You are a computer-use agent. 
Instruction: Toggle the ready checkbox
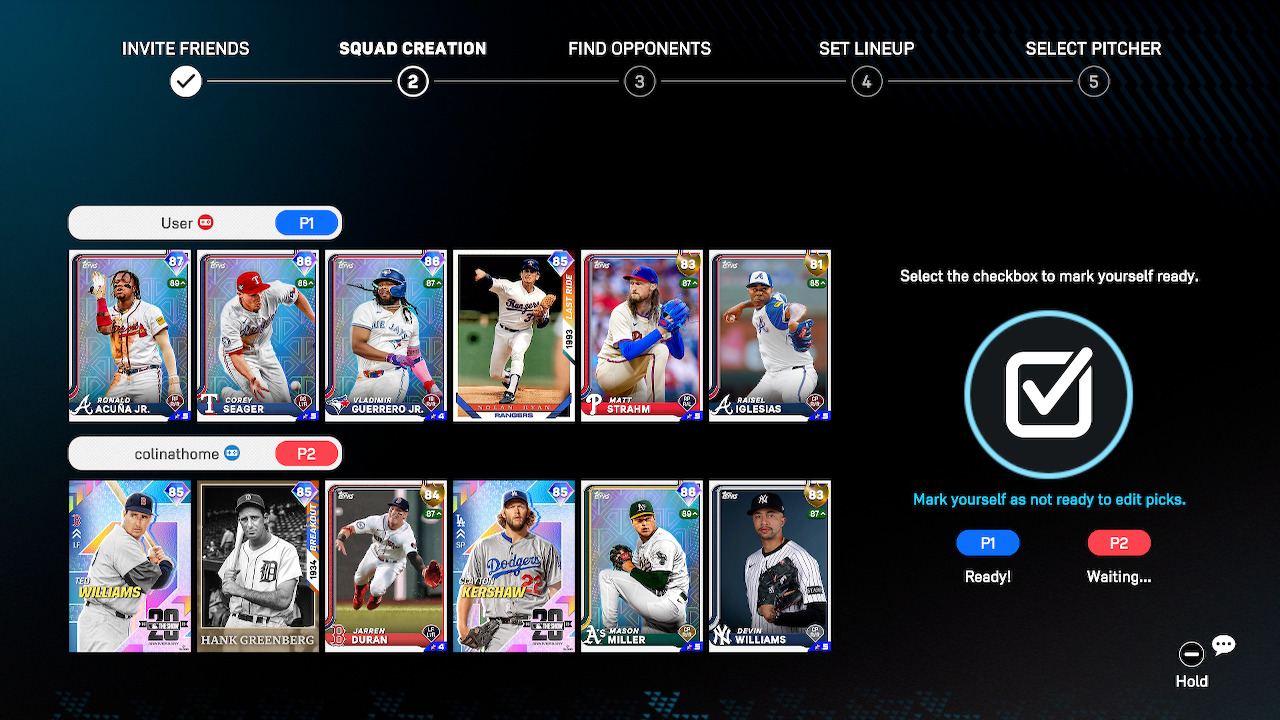coord(1048,394)
